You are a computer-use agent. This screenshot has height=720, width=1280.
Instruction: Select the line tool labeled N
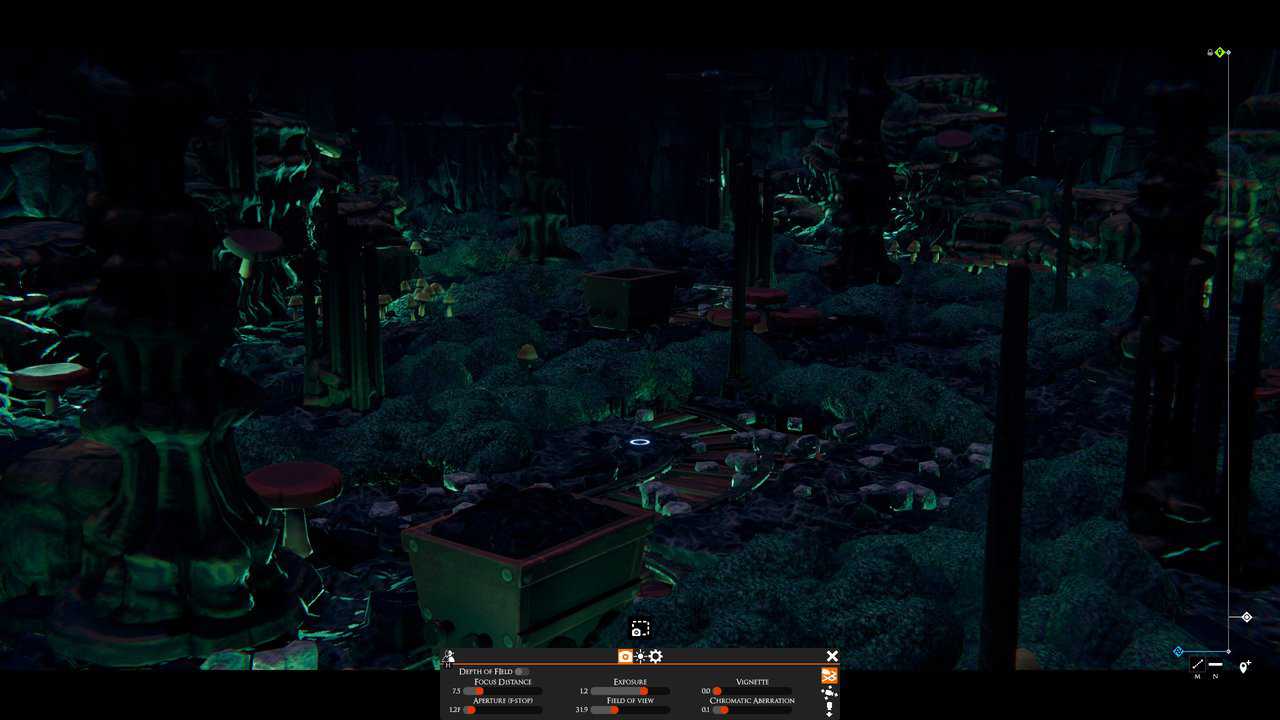[x=1215, y=664]
